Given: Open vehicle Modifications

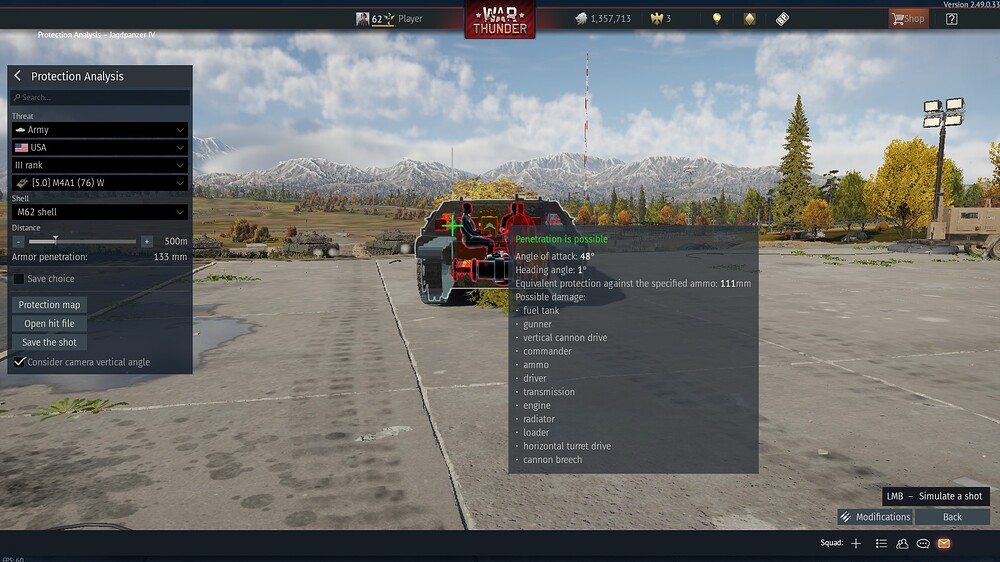Looking at the screenshot, I should (x=875, y=517).
